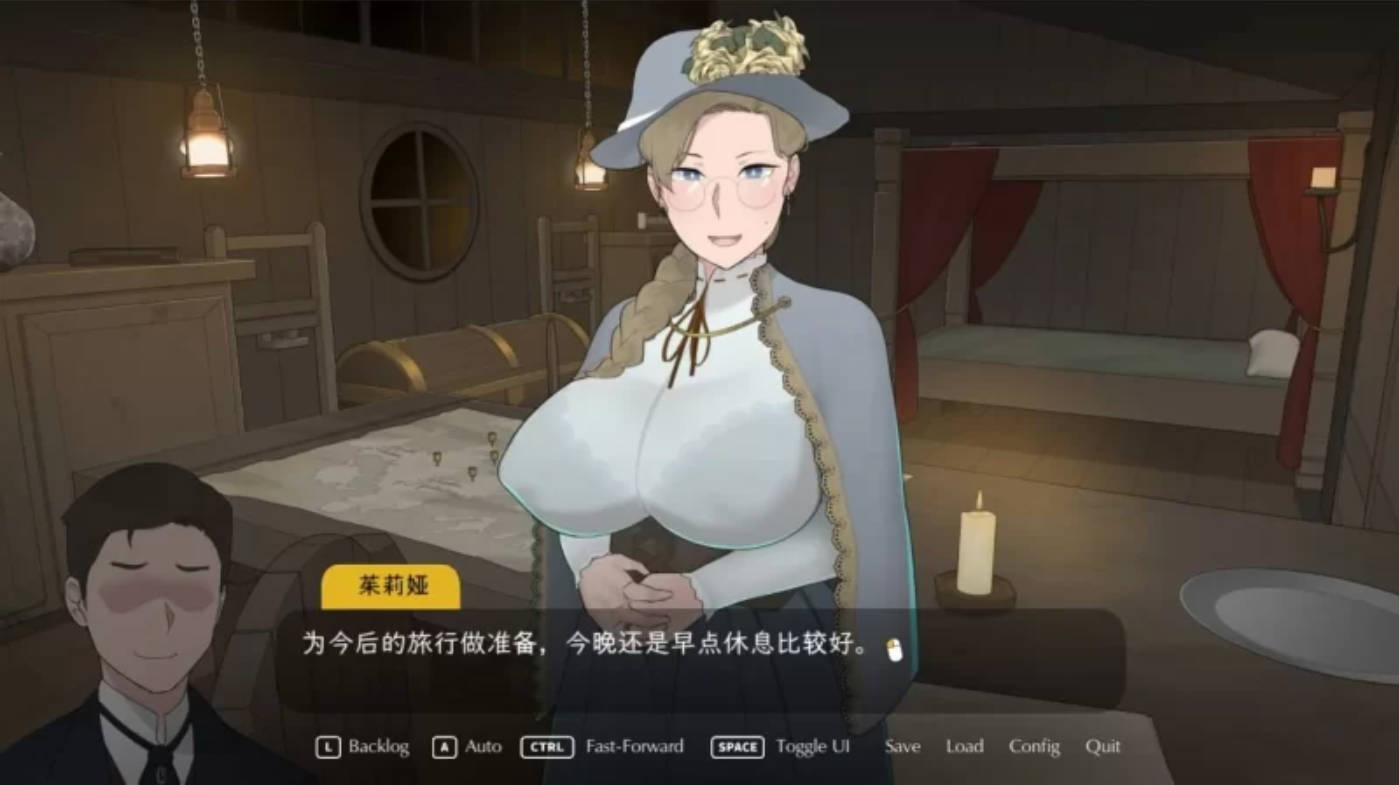
Task: Click the L key badge beside Backlog
Action: (328, 746)
